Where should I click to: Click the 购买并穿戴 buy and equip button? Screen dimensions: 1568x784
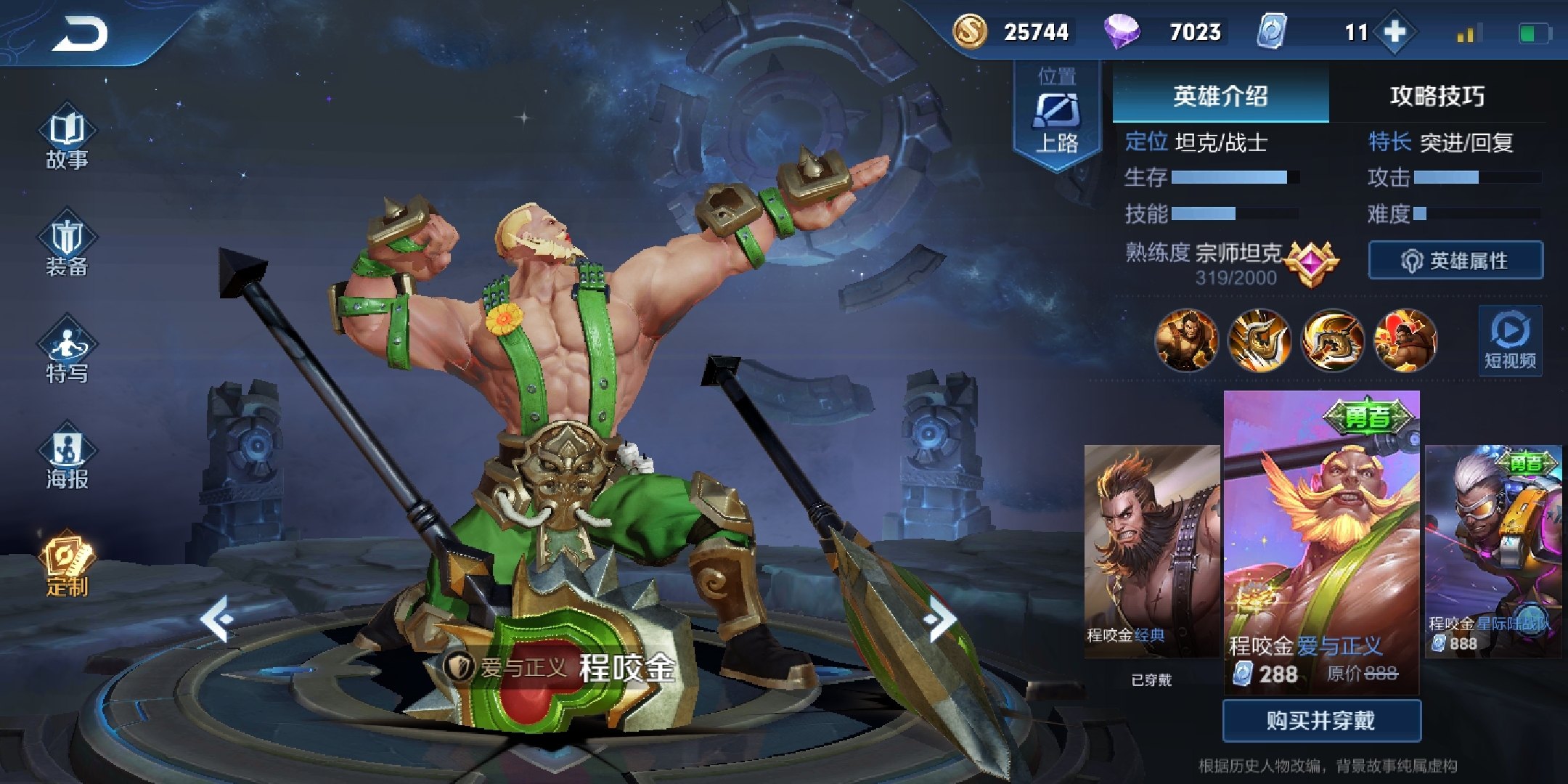tap(1321, 720)
